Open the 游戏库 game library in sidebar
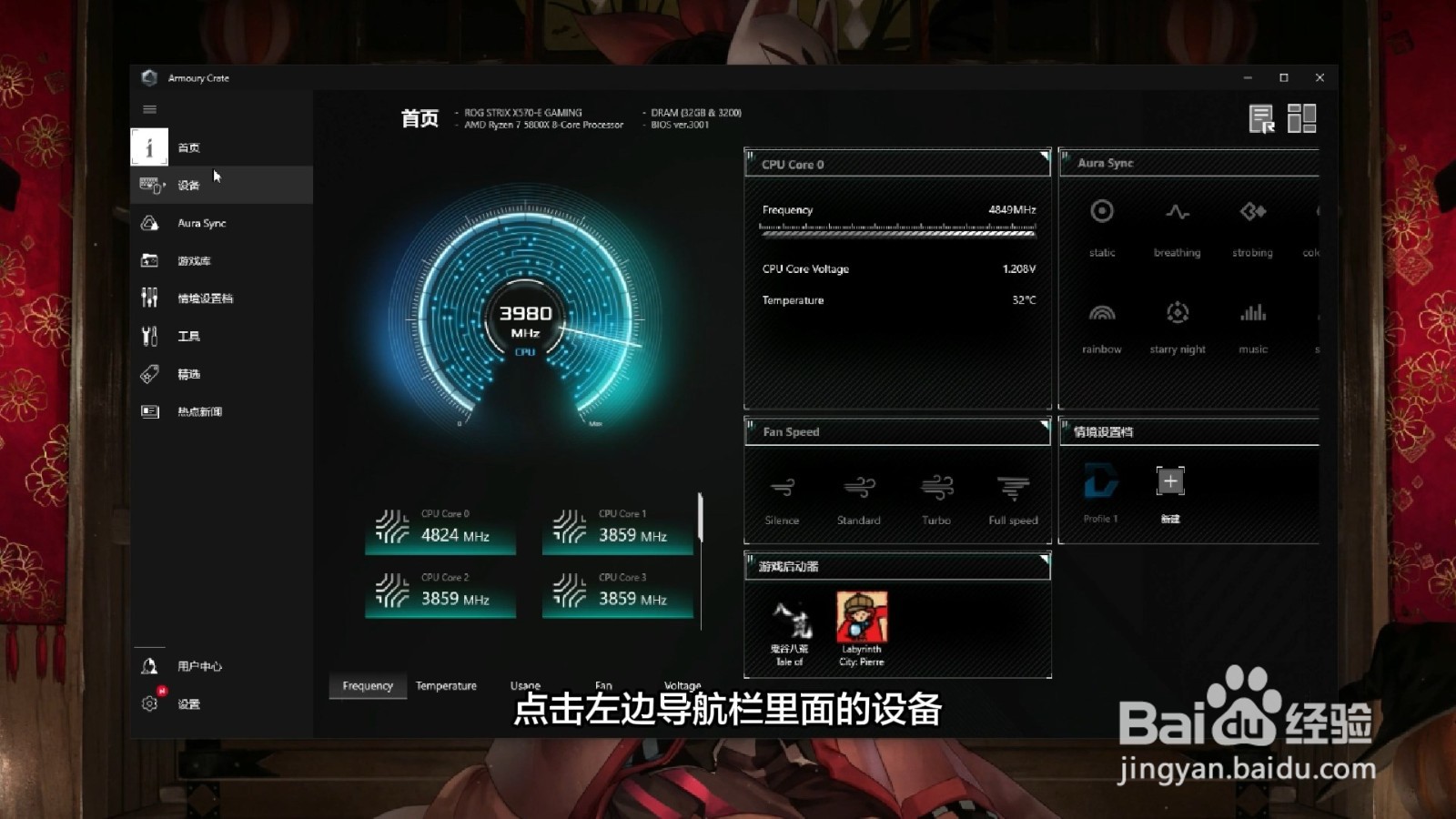 (188, 260)
